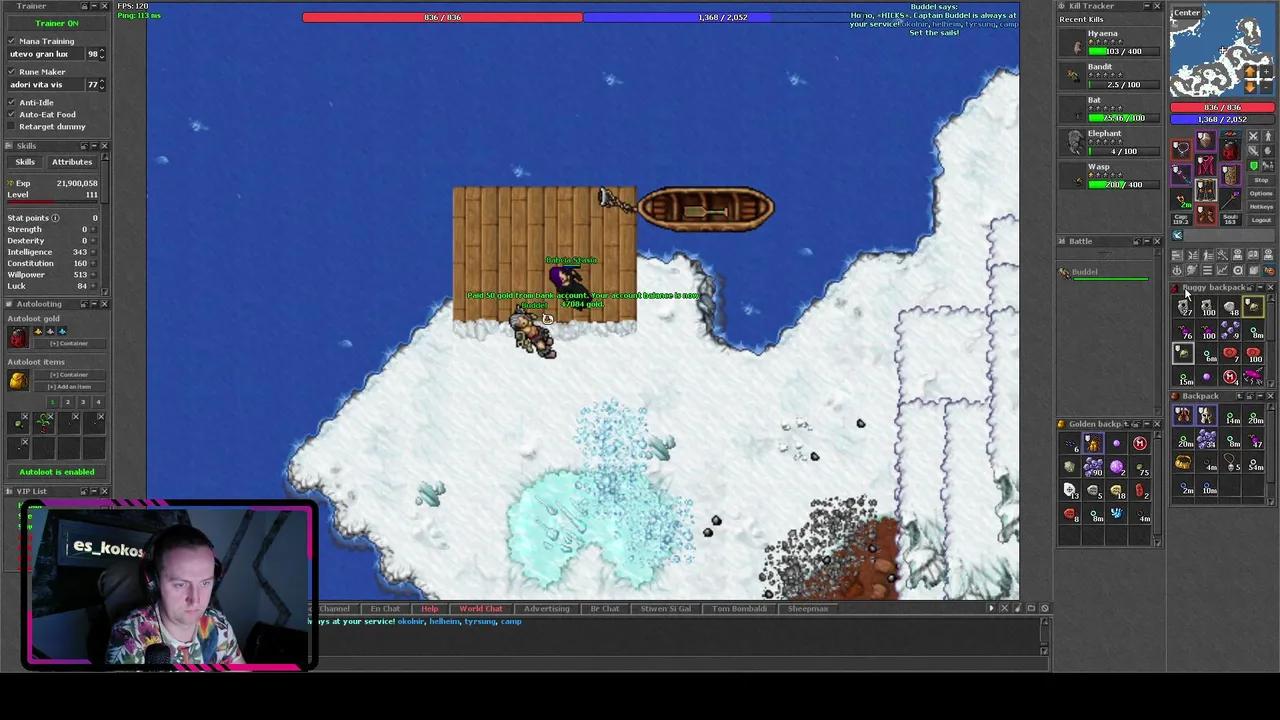Viewport: 1280px width, 720px height.
Task: Disable the Anti-Idle checkbox
Action: [11, 102]
